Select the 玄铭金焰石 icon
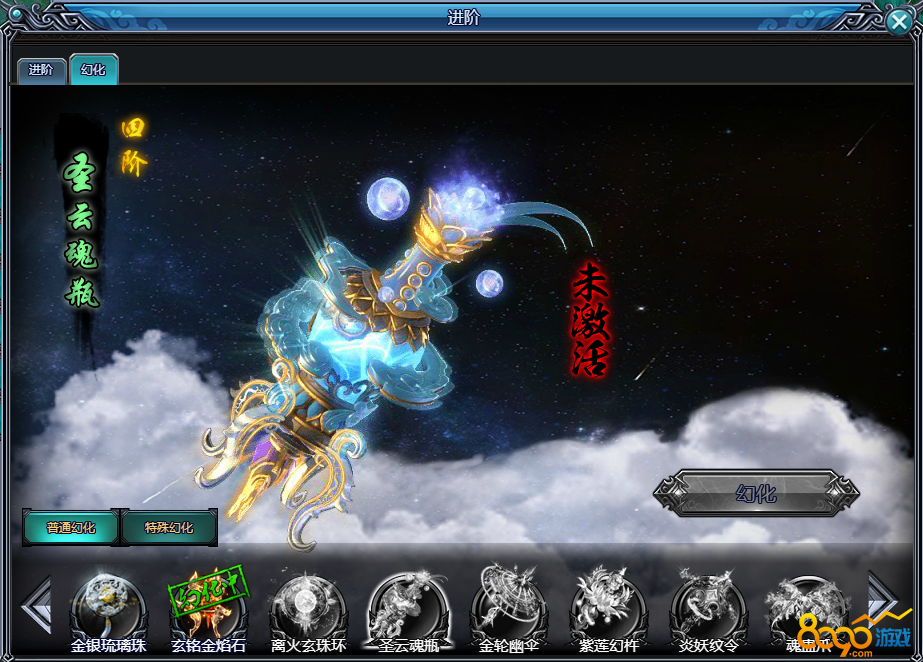 208,604
